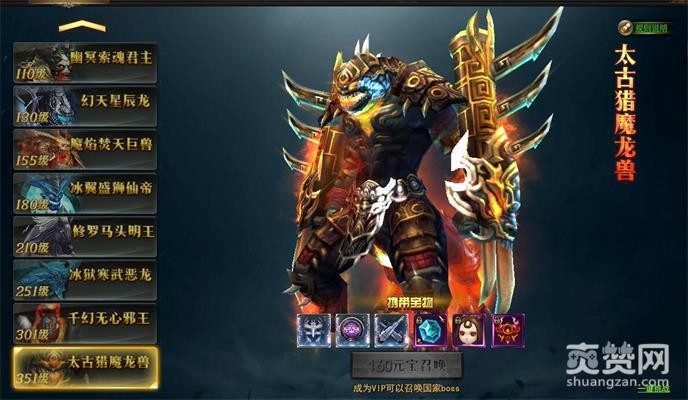Select the level 210 boss 修罗马头明王

coord(85,236)
